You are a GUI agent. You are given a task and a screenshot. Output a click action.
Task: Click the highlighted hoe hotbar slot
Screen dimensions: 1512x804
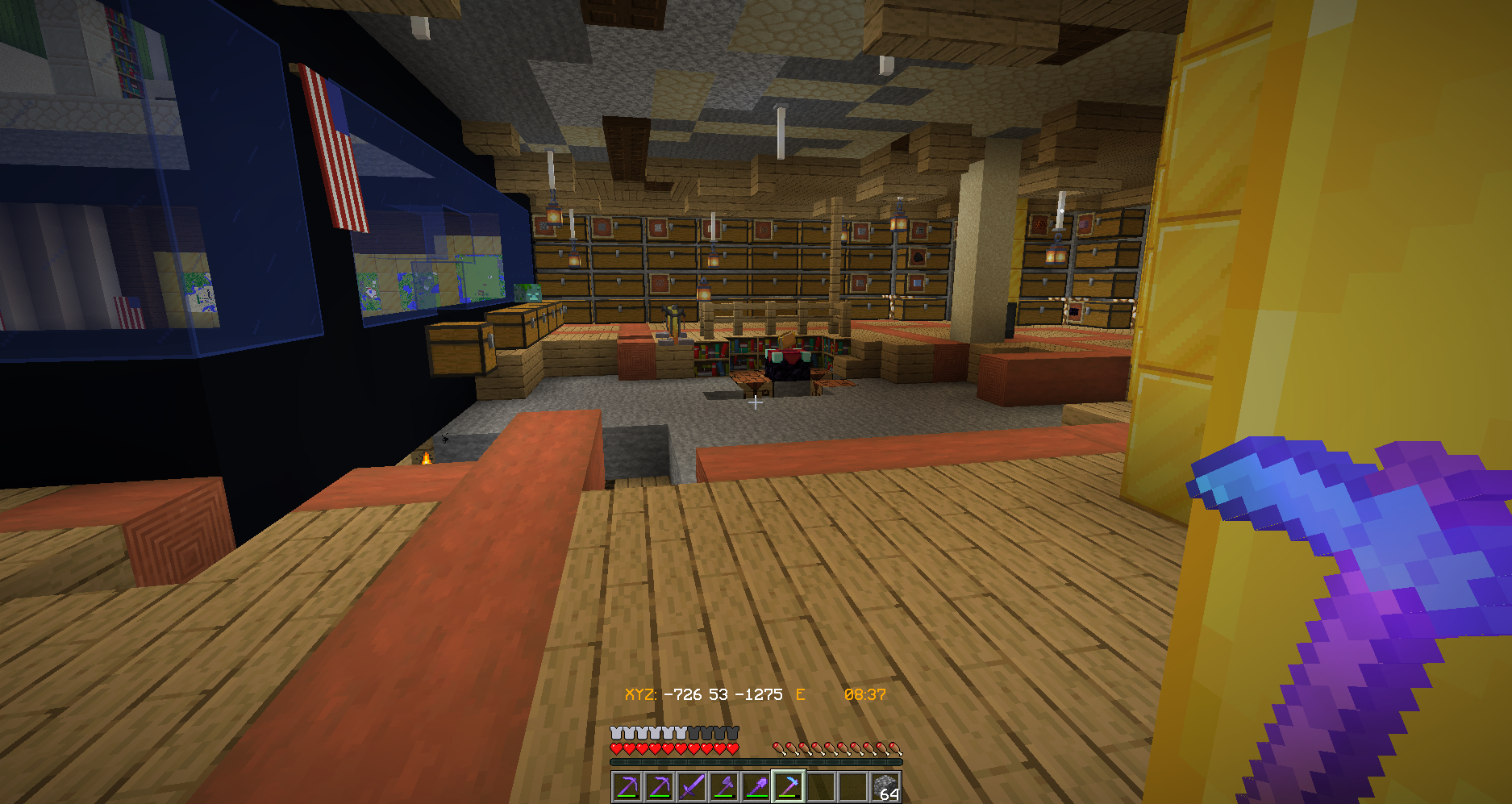(x=788, y=786)
